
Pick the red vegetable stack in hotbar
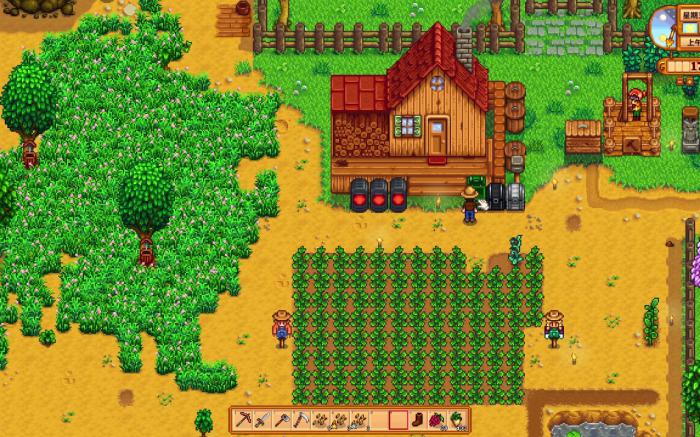coord(435,420)
